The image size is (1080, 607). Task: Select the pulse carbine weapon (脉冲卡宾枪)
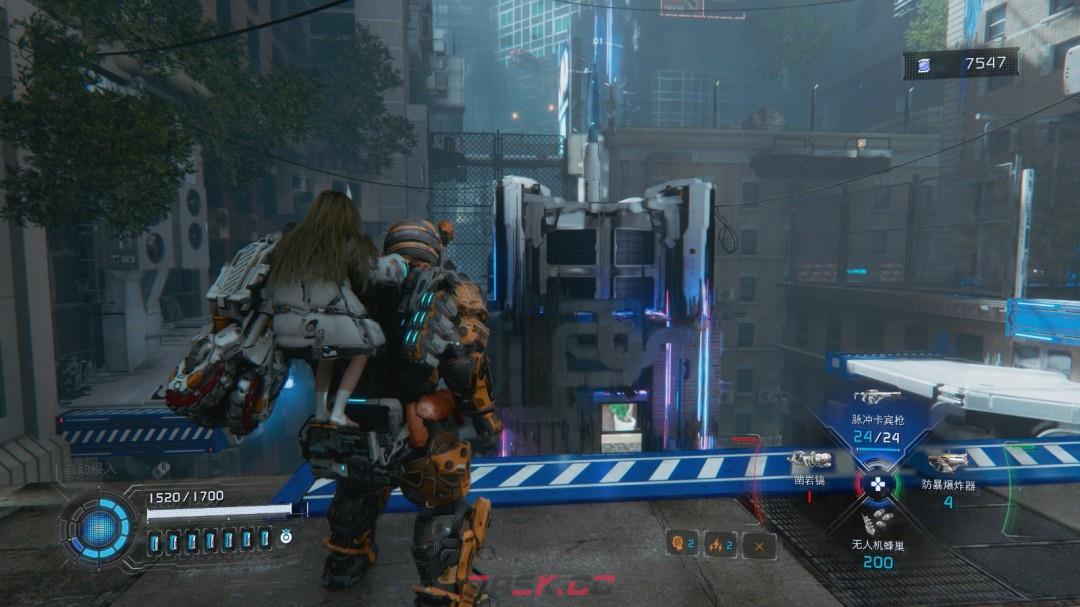[876, 397]
